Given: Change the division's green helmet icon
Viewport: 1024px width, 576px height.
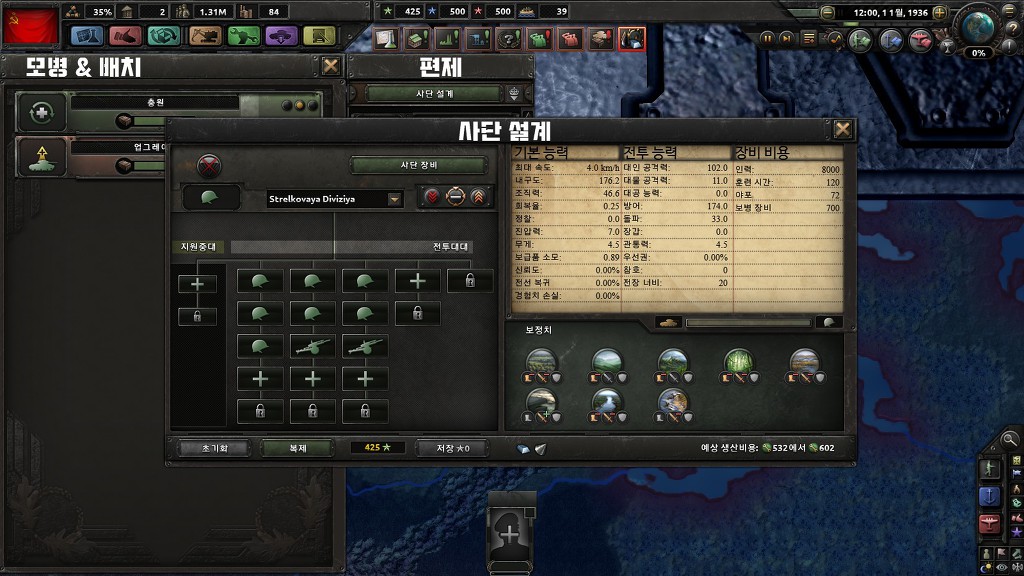Looking at the screenshot, I should [211, 198].
